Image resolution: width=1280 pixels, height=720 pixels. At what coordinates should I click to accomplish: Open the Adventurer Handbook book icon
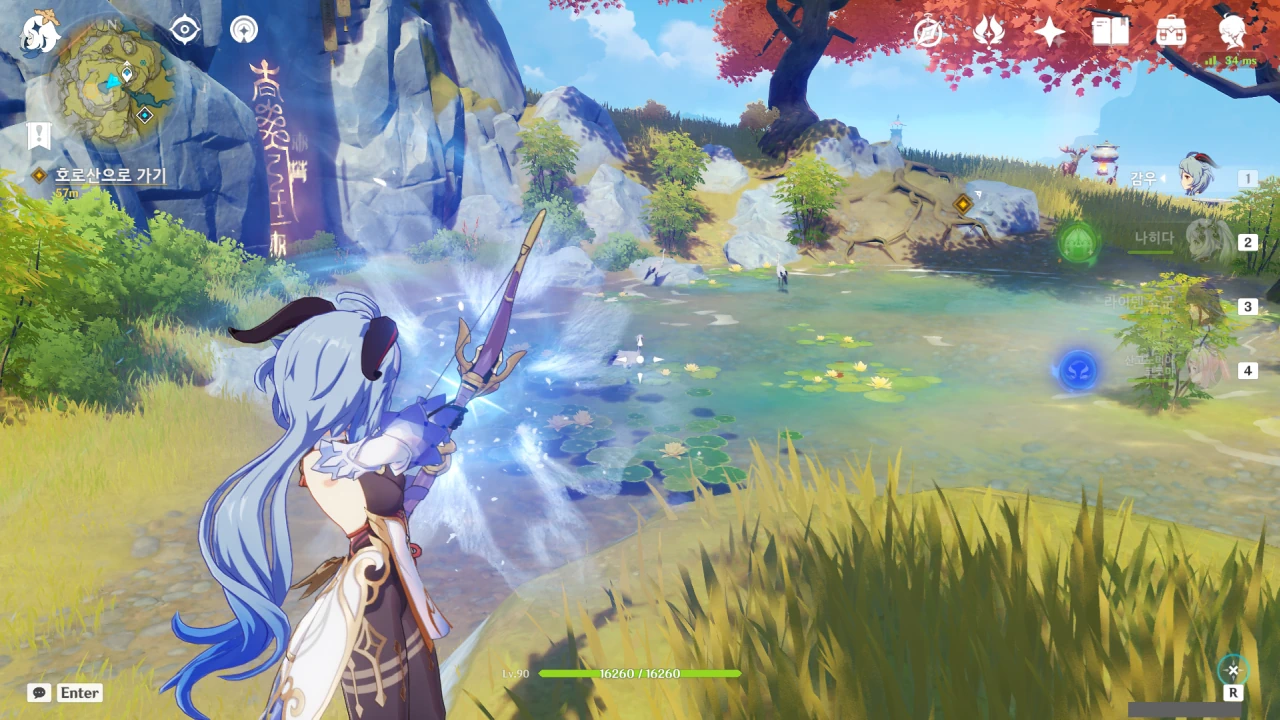click(x=1110, y=32)
